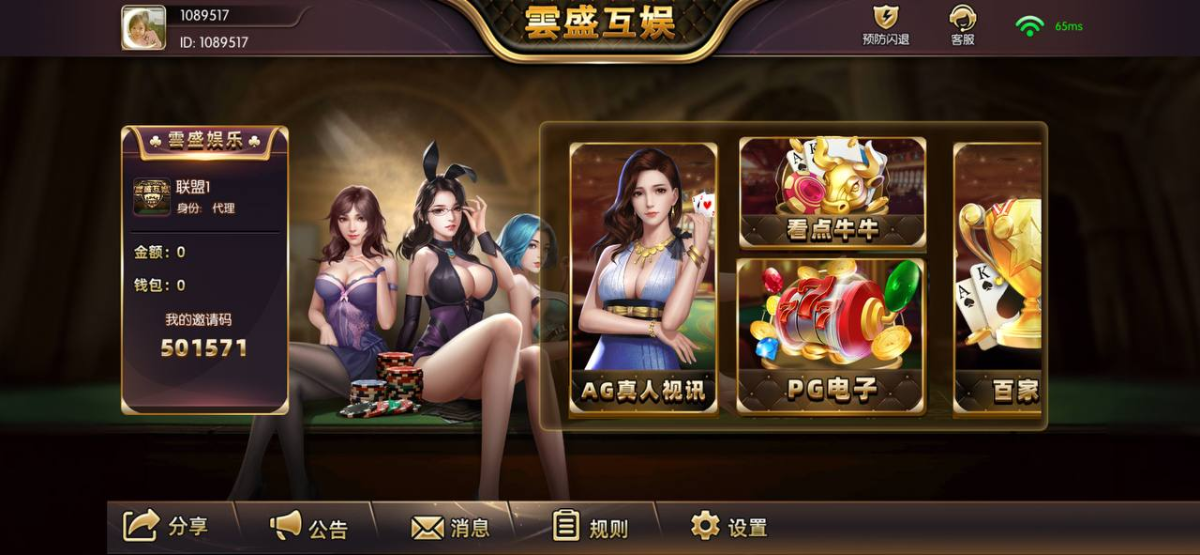Screen dimensions: 1200x555
Task: Launch the PG电子 slots tile
Action: click(x=832, y=335)
